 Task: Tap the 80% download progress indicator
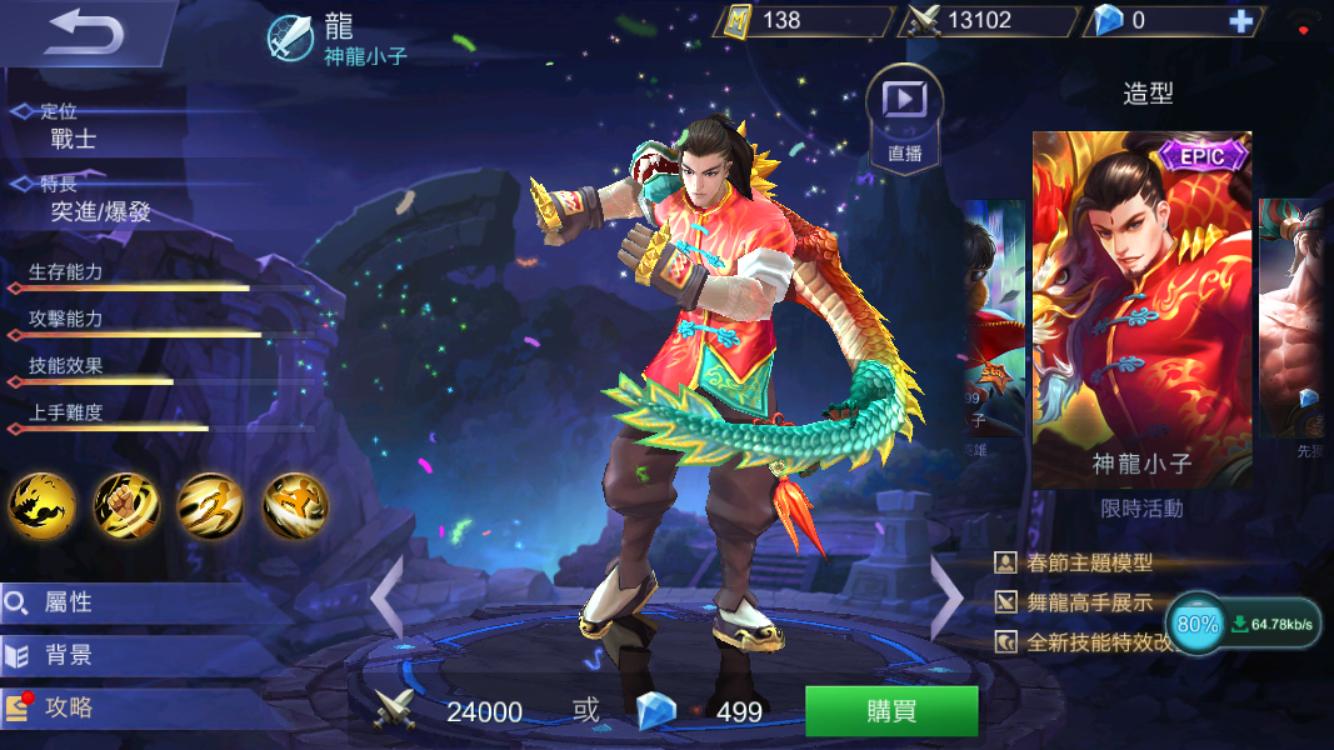1197,622
